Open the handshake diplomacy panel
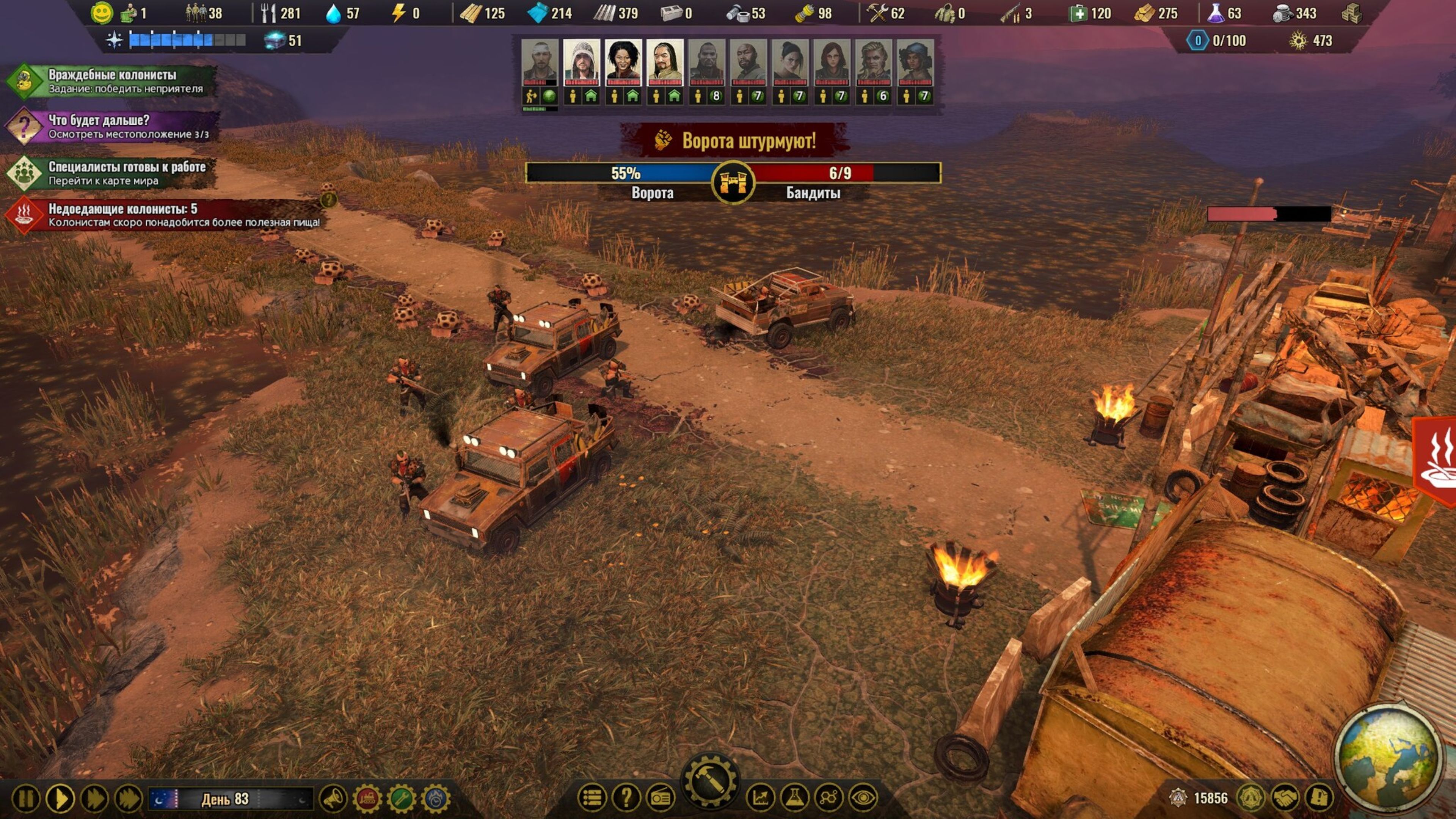The height and width of the screenshot is (819, 1456). [1285, 797]
